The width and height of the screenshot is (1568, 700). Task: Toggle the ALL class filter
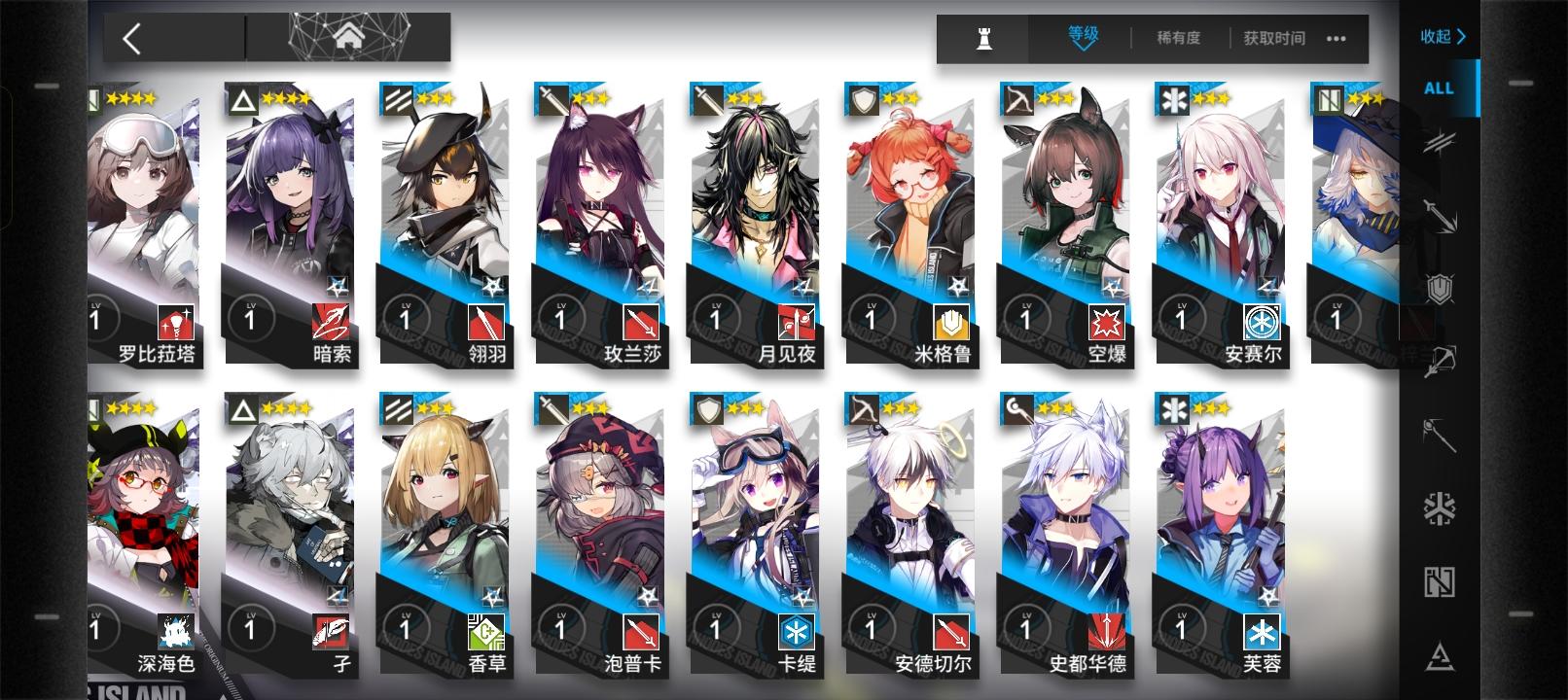(x=1437, y=87)
